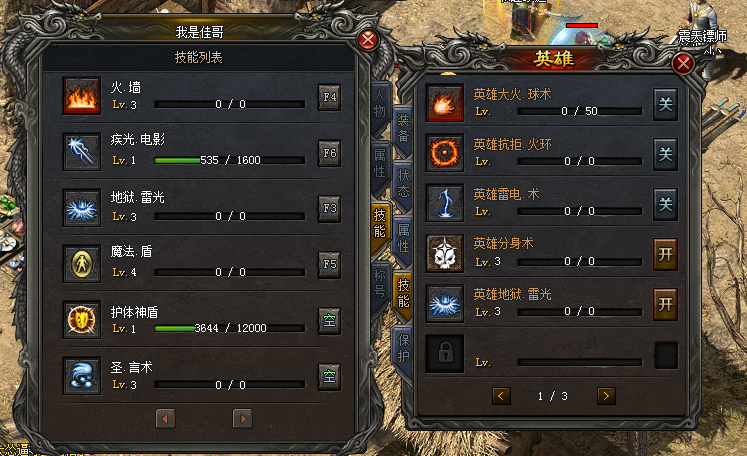The height and width of the screenshot is (456, 747).
Task: Close the 英雄 hero panel
Action: click(684, 64)
